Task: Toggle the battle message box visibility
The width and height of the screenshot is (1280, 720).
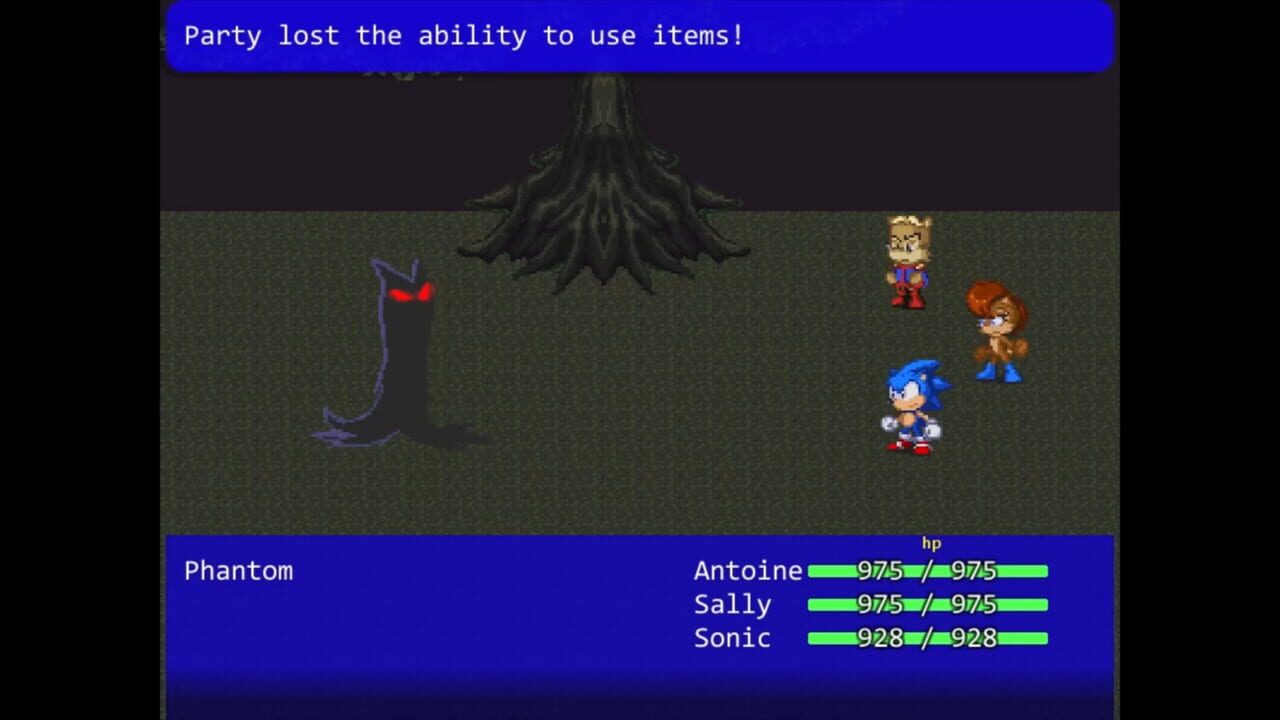Action: (640, 36)
